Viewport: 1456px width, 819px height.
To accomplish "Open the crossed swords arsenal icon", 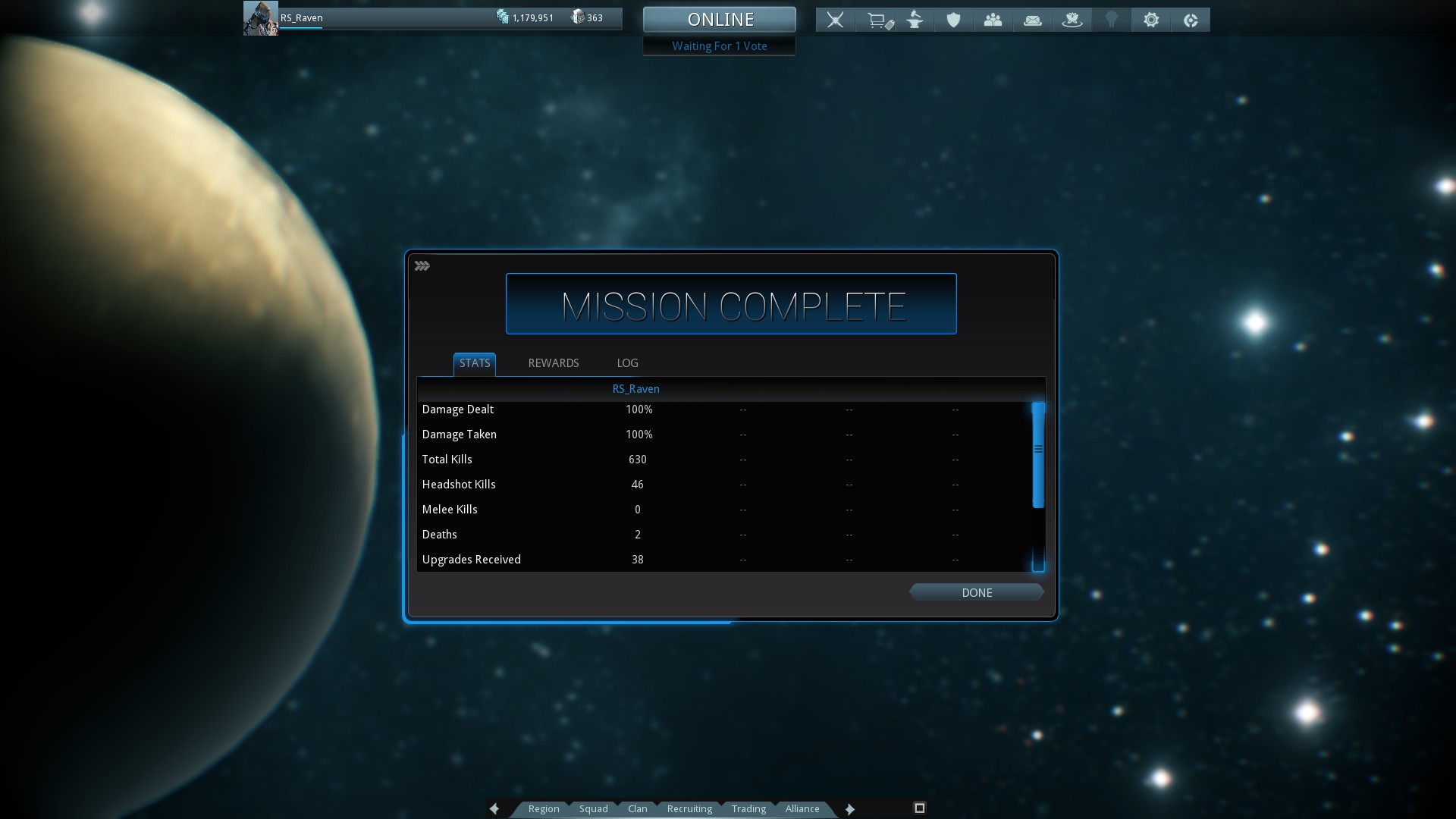I will (835, 20).
